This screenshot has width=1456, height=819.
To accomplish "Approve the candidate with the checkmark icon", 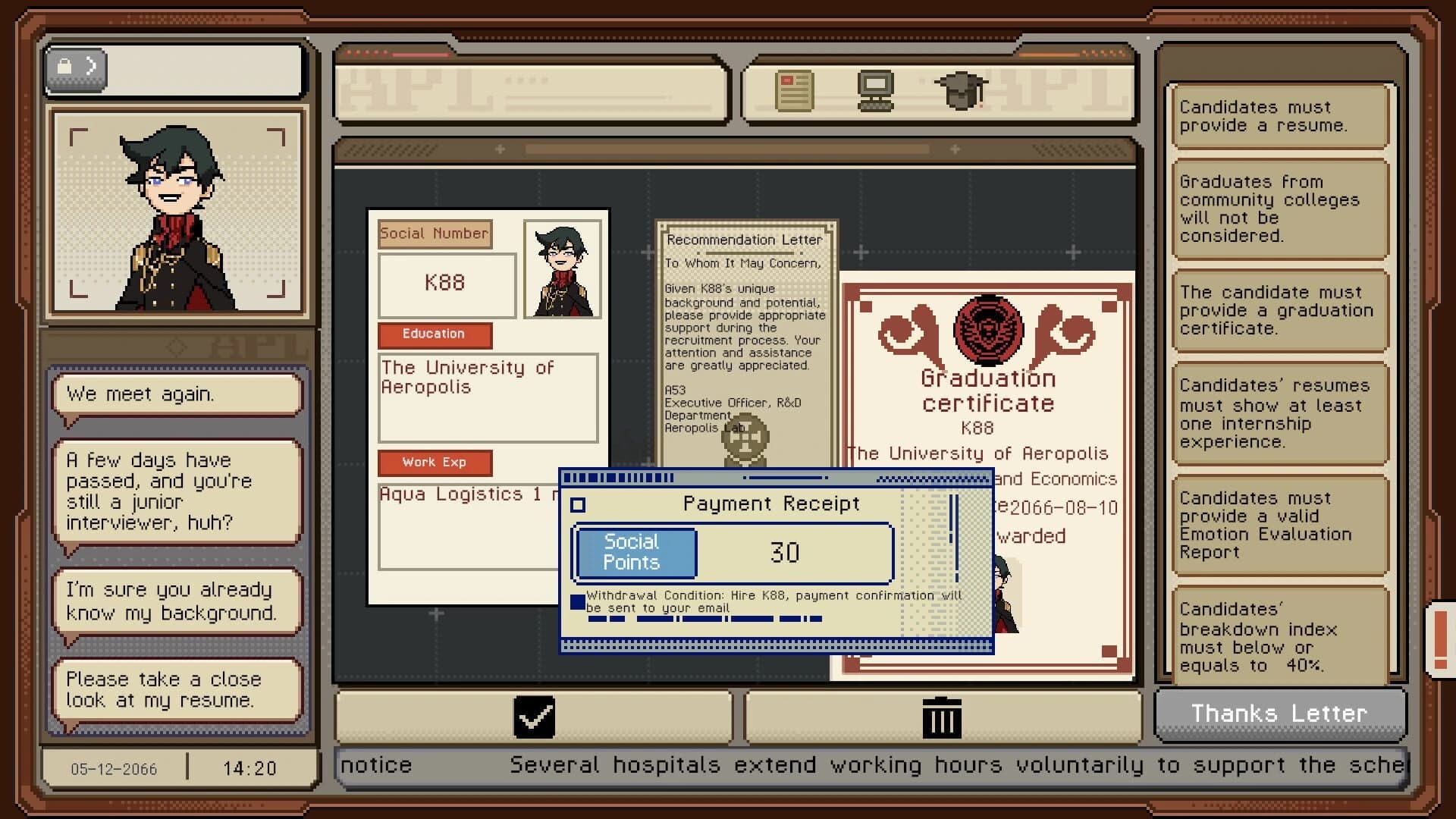I will pos(536,716).
